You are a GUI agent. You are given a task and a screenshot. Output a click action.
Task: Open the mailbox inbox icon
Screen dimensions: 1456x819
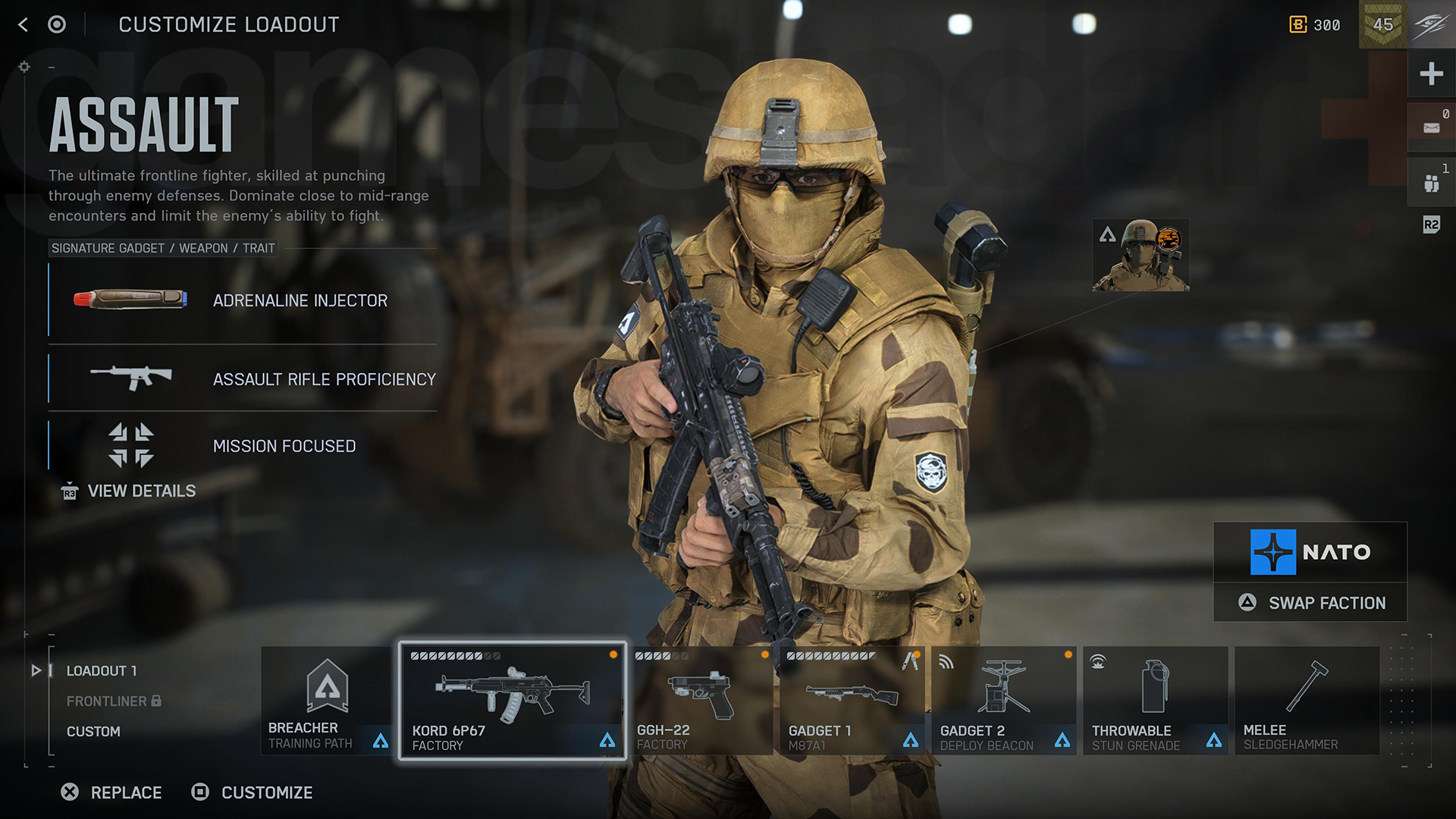(1431, 127)
